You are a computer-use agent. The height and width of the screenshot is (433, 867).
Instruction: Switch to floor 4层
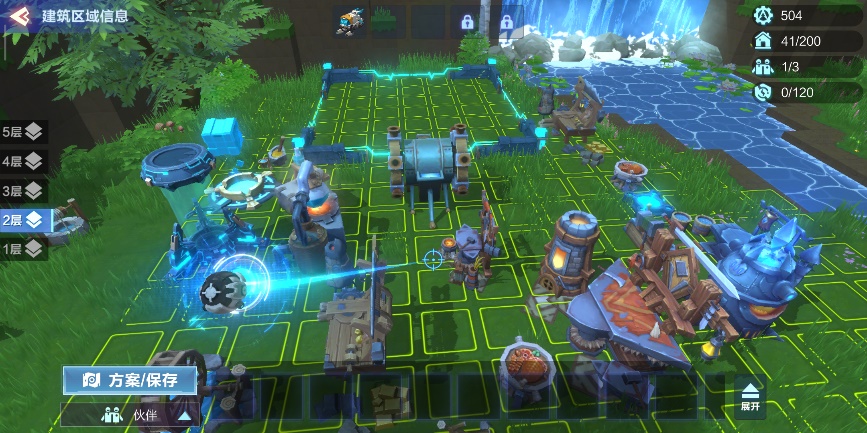23,161
